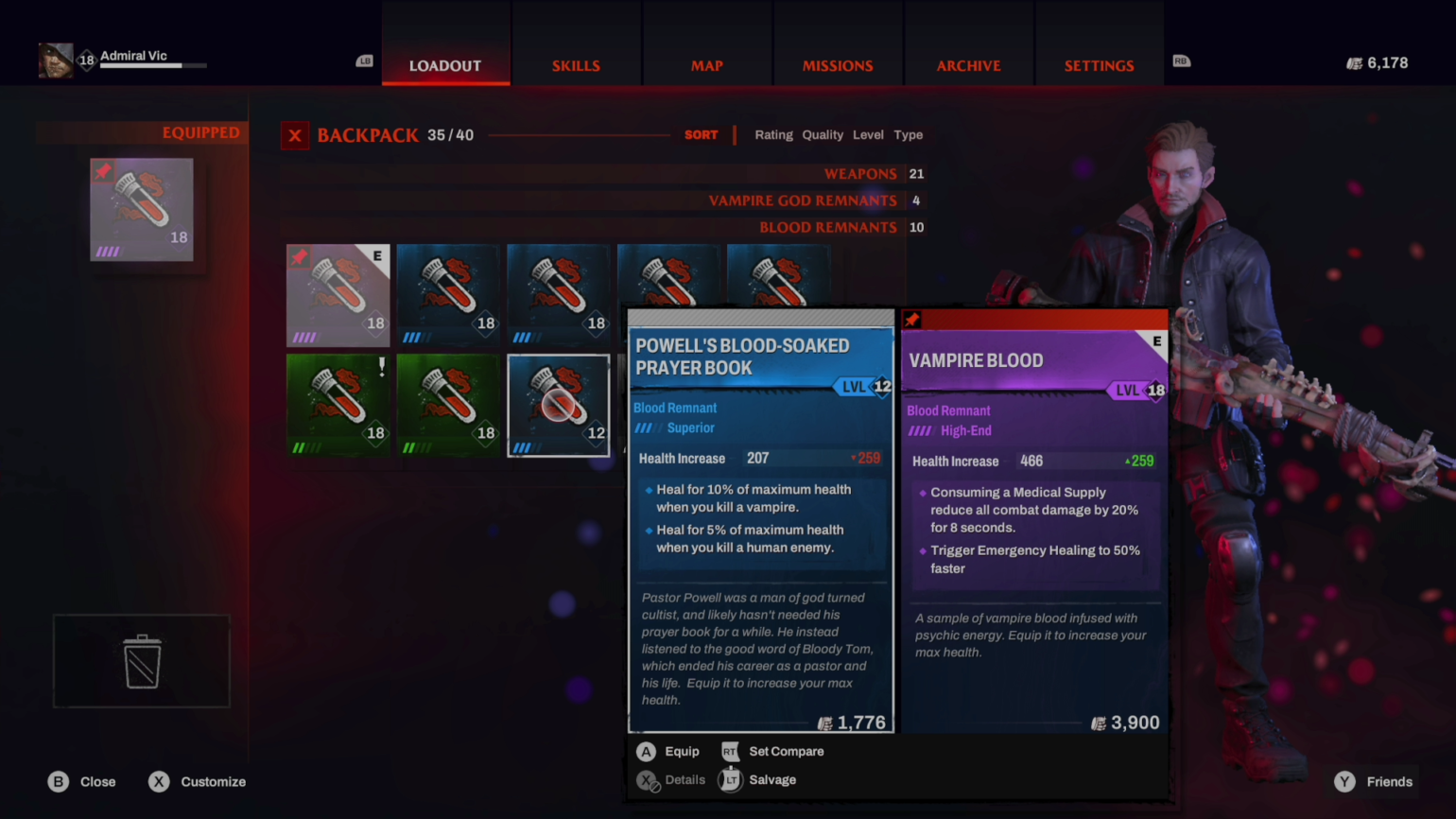The image size is (1456, 819).
Task: Click the SORT button
Action: click(701, 134)
